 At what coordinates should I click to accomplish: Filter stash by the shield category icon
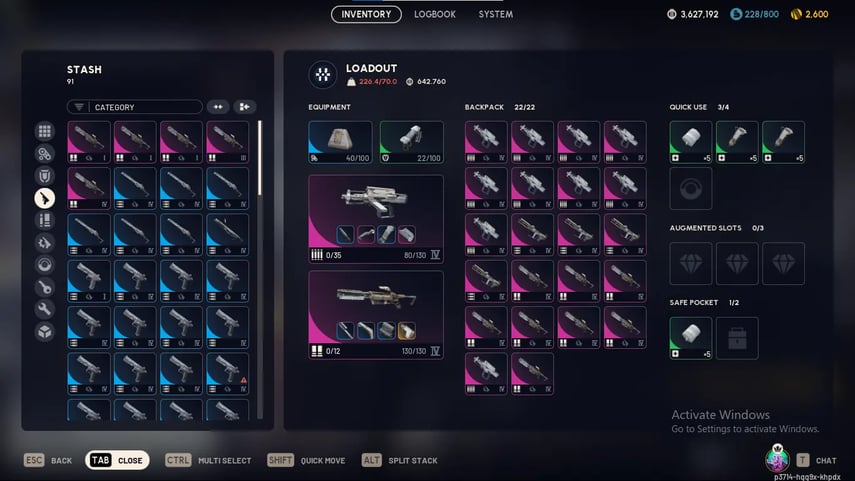click(45, 176)
